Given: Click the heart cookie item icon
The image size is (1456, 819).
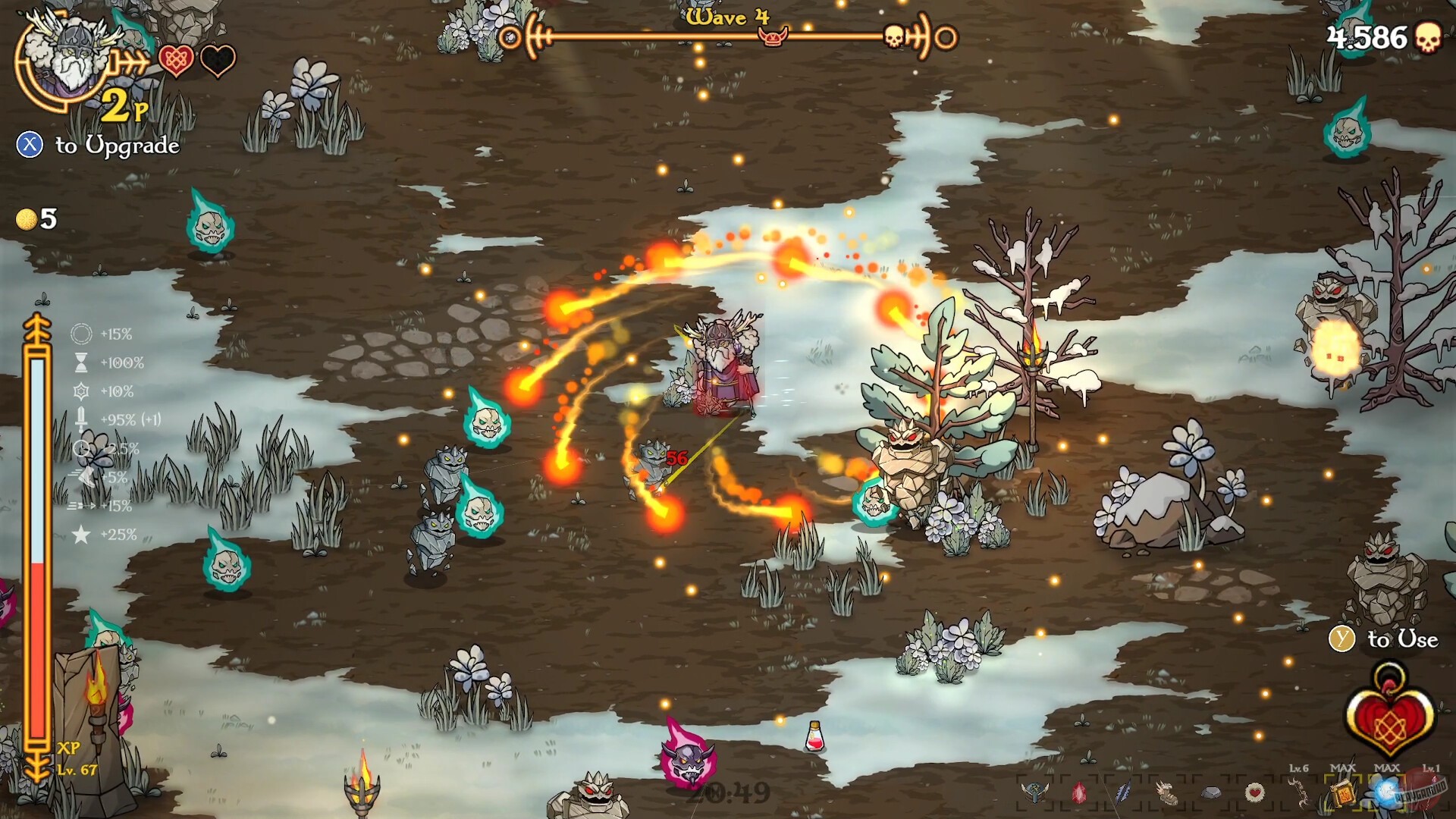Looking at the screenshot, I should (1257, 792).
